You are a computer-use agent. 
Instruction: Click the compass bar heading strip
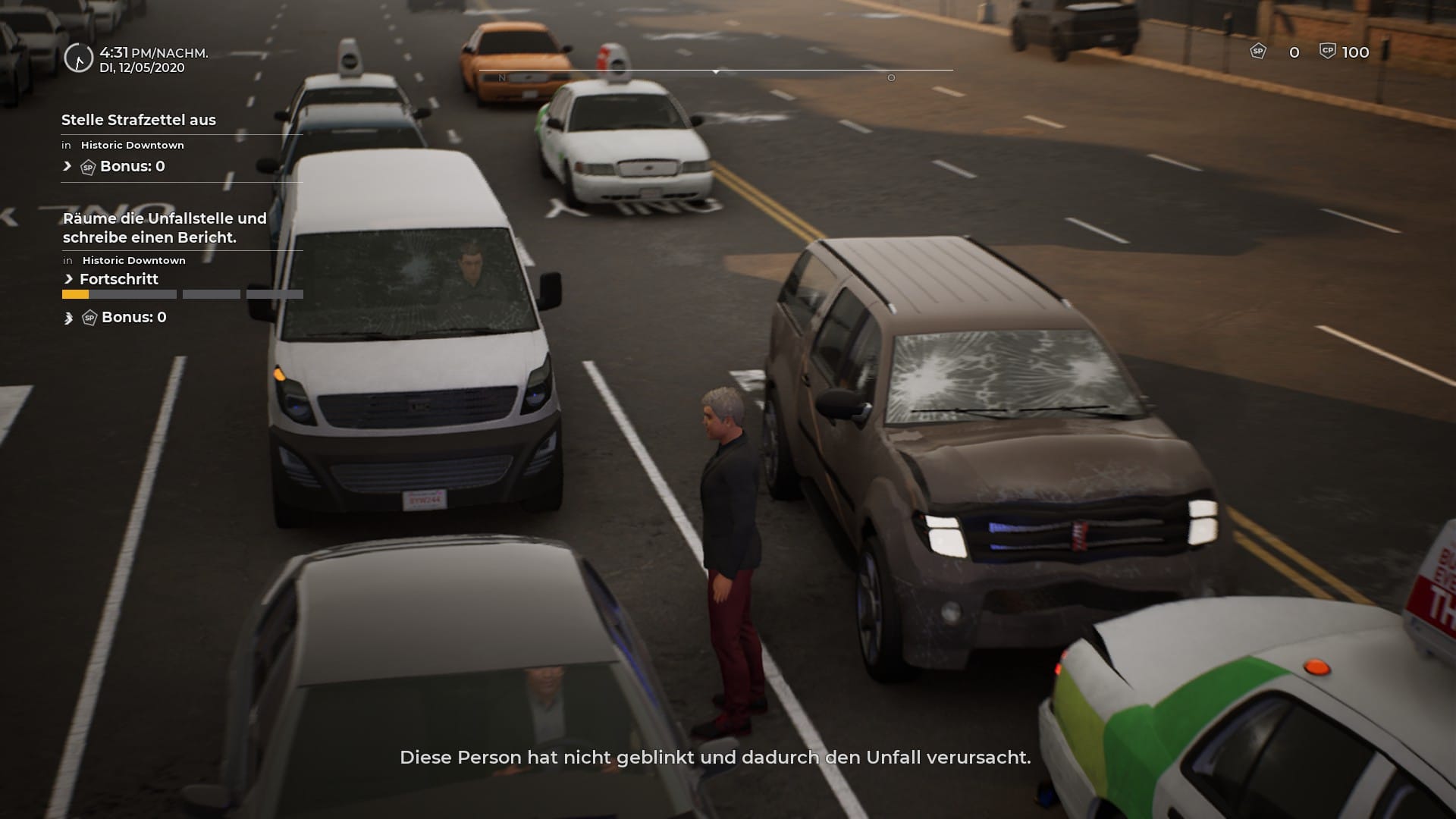[715, 71]
